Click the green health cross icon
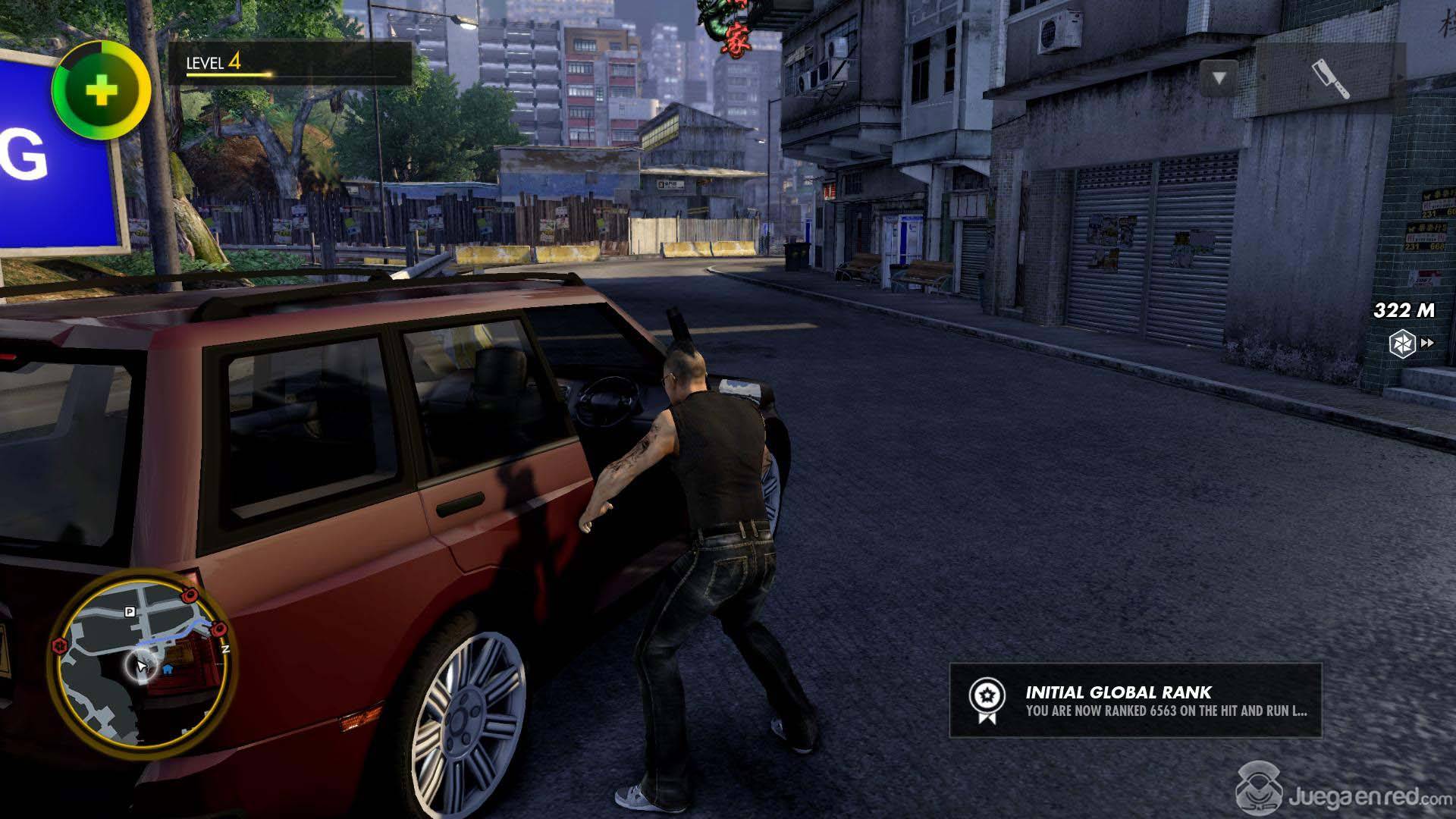1456x819 pixels. (102, 92)
